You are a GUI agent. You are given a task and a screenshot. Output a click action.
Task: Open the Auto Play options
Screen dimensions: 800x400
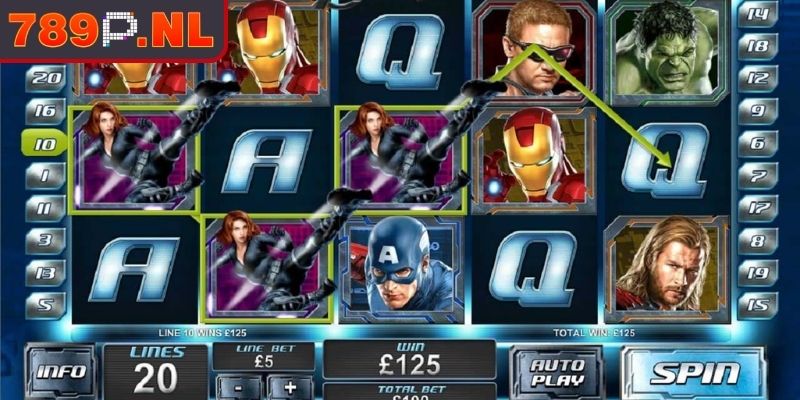pyautogui.click(x=557, y=372)
